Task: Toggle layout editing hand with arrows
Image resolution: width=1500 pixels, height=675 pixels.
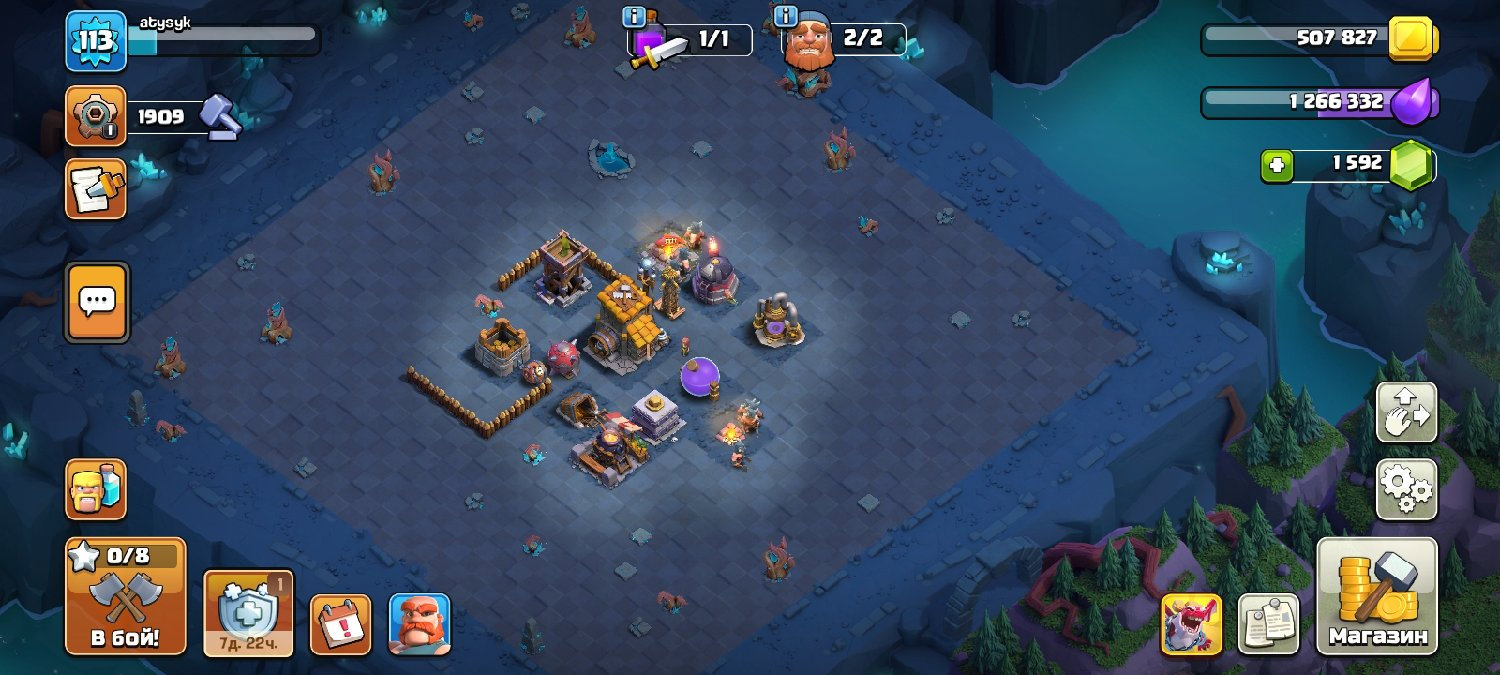Action: tap(1406, 412)
